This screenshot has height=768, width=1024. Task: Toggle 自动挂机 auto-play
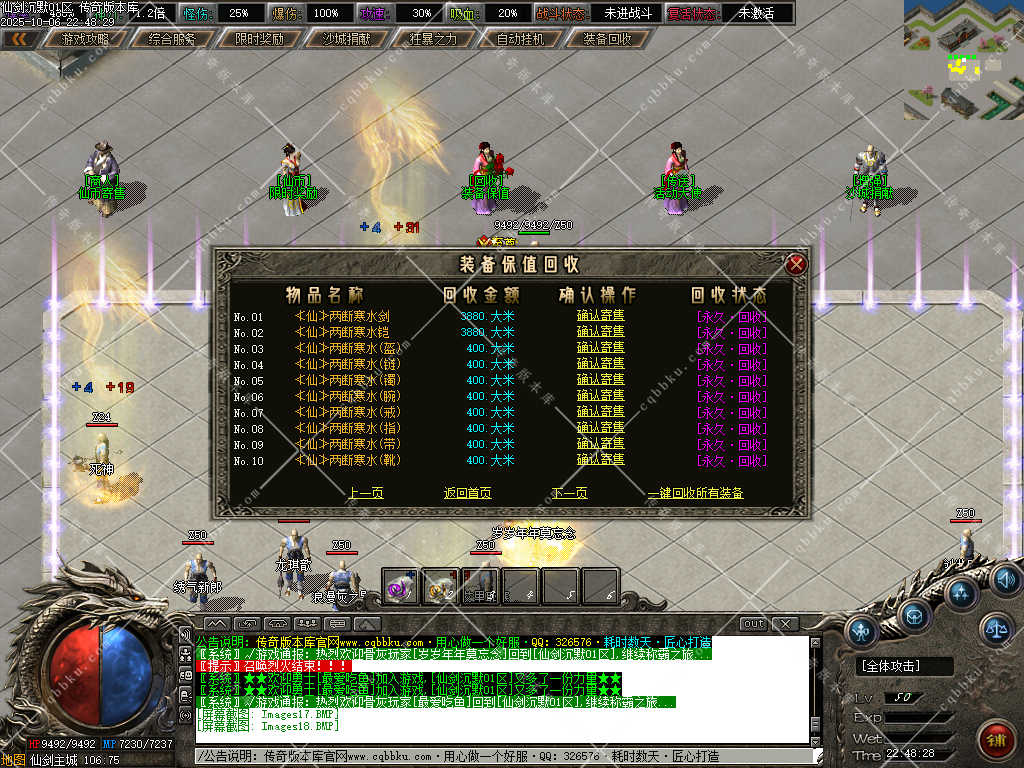pyautogui.click(x=520, y=39)
